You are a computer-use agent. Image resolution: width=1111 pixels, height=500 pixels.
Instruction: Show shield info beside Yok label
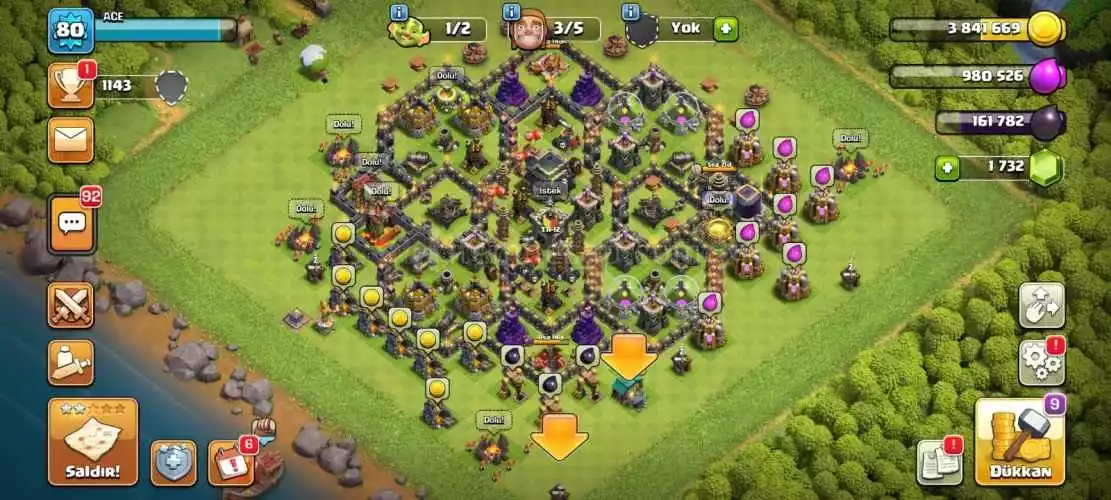pyautogui.click(x=631, y=13)
